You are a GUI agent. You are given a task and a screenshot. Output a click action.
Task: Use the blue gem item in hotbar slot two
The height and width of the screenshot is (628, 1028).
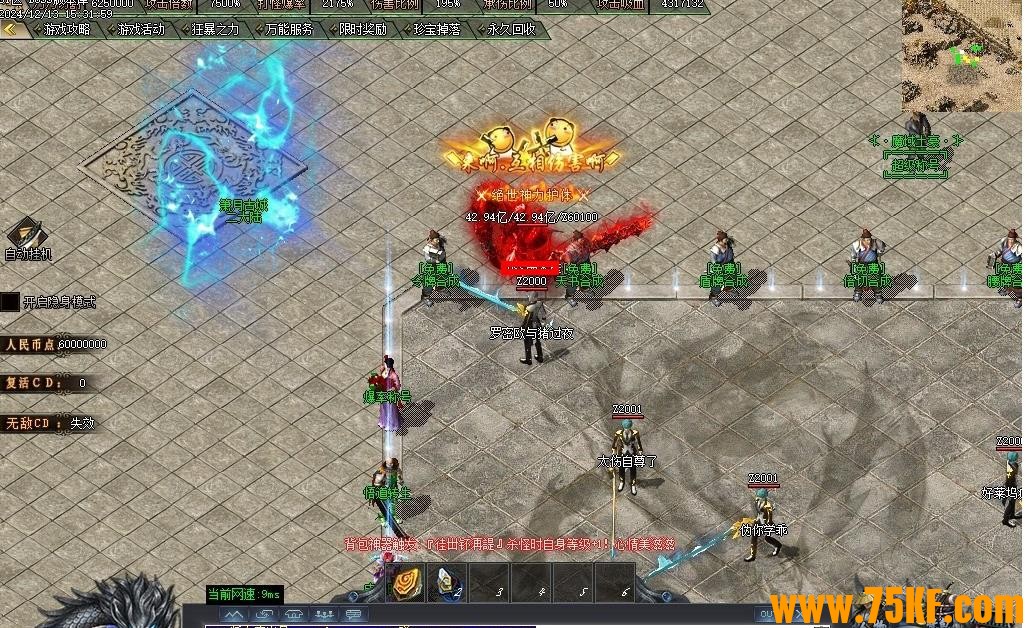(449, 584)
